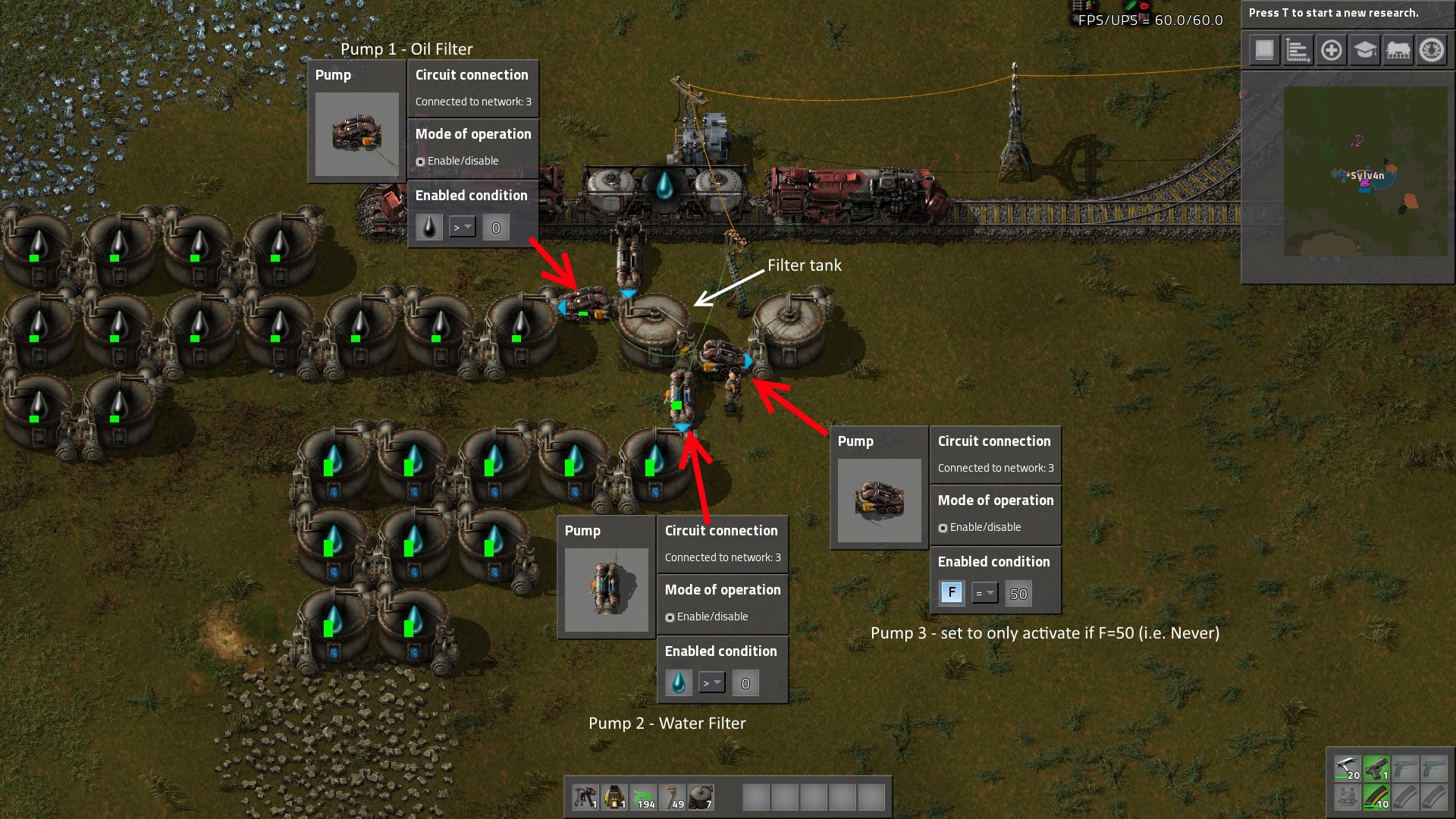
Task: Edit the constant value 50 field
Action: [1018, 594]
